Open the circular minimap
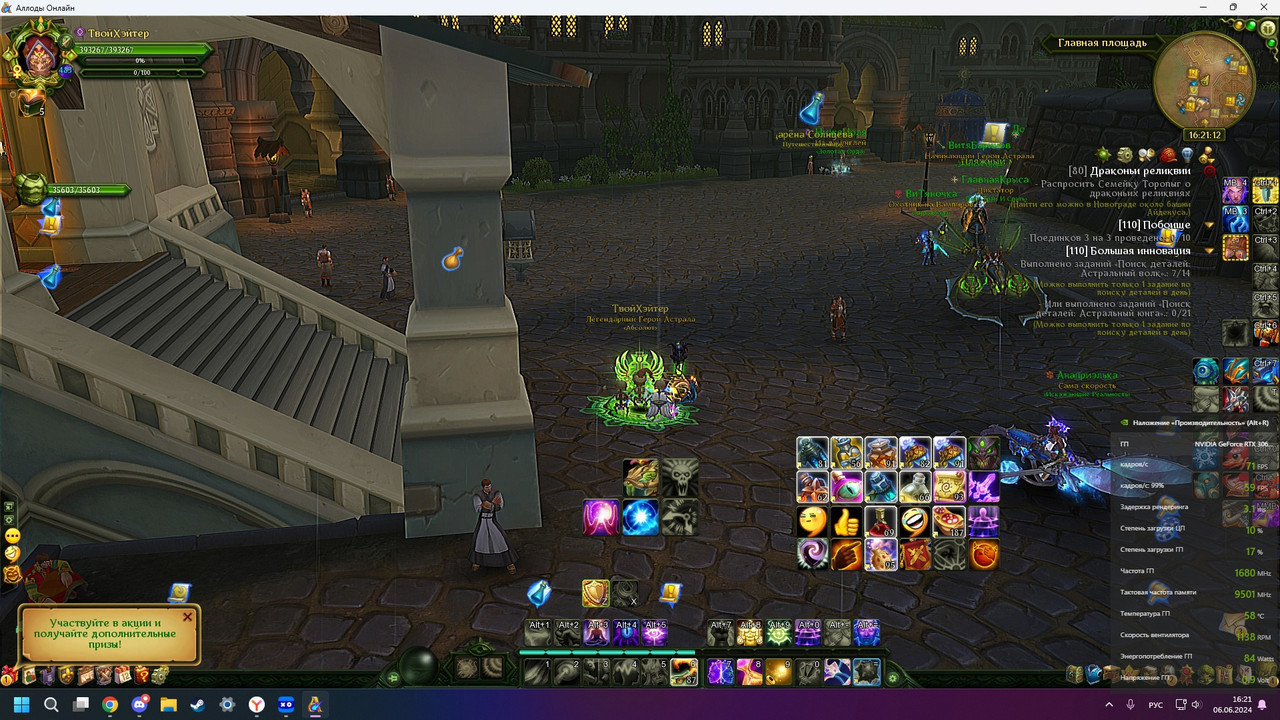The image size is (1280, 720). [x=1203, y=81]
